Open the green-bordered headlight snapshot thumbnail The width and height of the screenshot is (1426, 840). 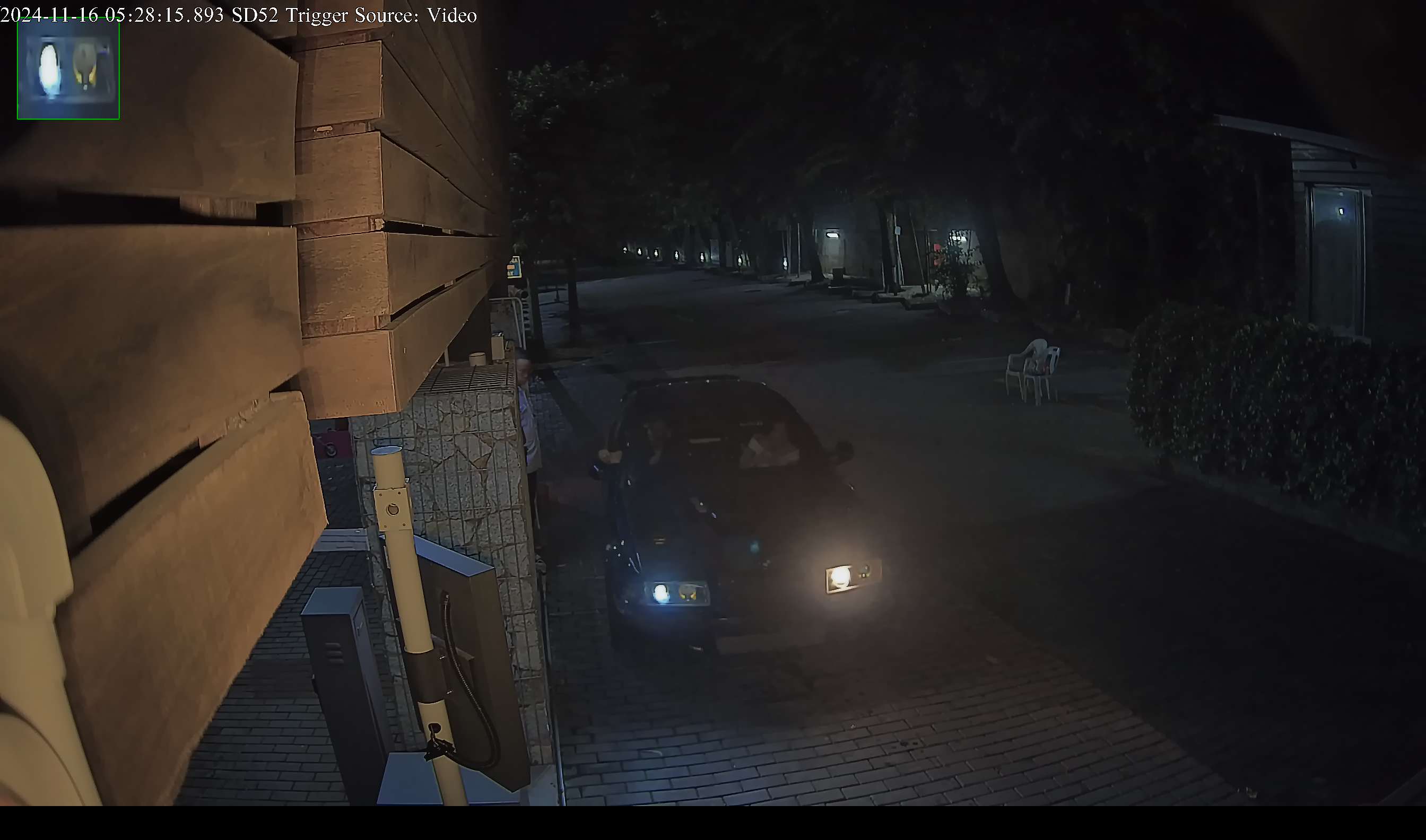tap(68, 69)
